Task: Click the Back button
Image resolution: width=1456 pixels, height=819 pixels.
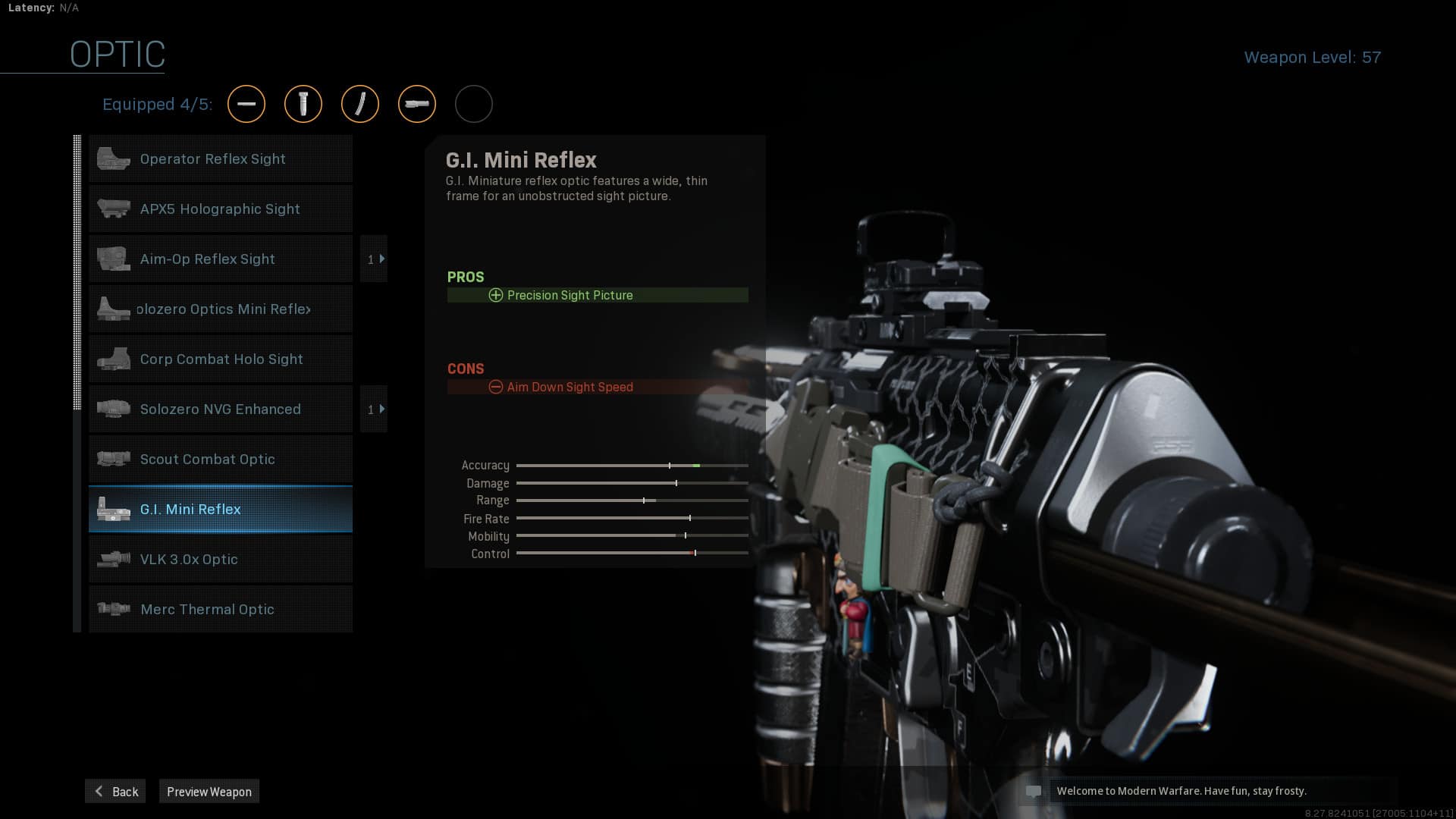Action: pos(115,791)
